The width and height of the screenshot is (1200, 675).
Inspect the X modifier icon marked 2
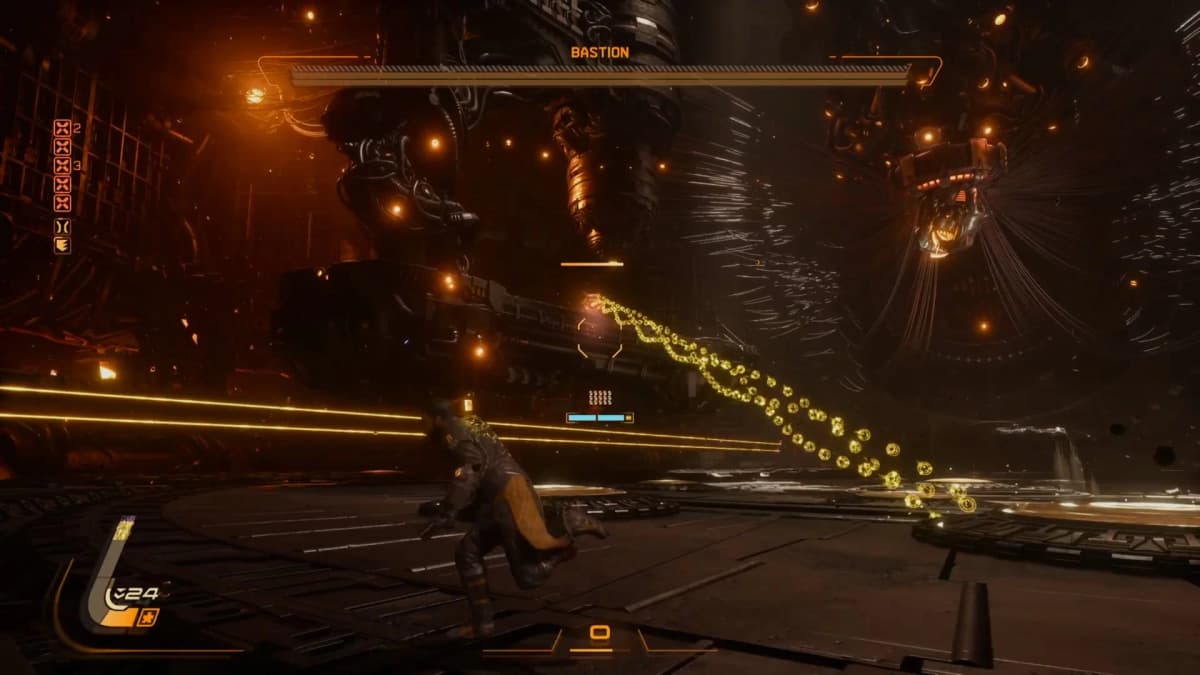(x=62, y=128)
